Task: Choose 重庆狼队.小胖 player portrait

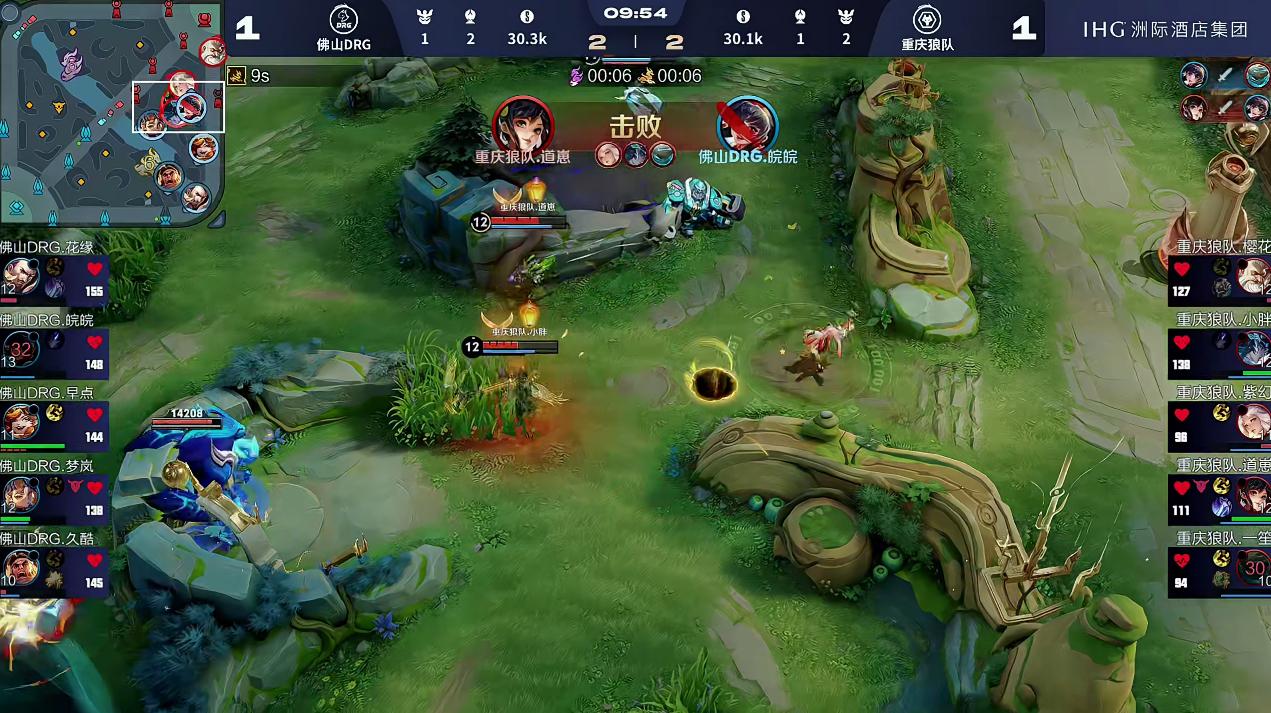Action: tap(1253, 350)
